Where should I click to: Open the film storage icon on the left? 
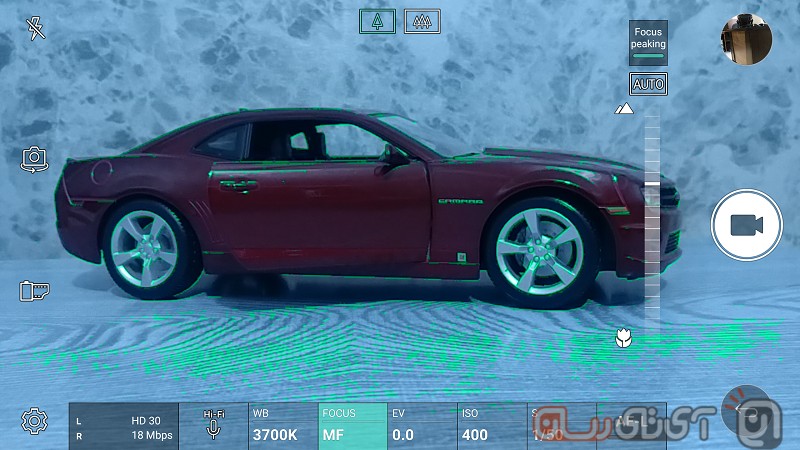tap(35, 291)
